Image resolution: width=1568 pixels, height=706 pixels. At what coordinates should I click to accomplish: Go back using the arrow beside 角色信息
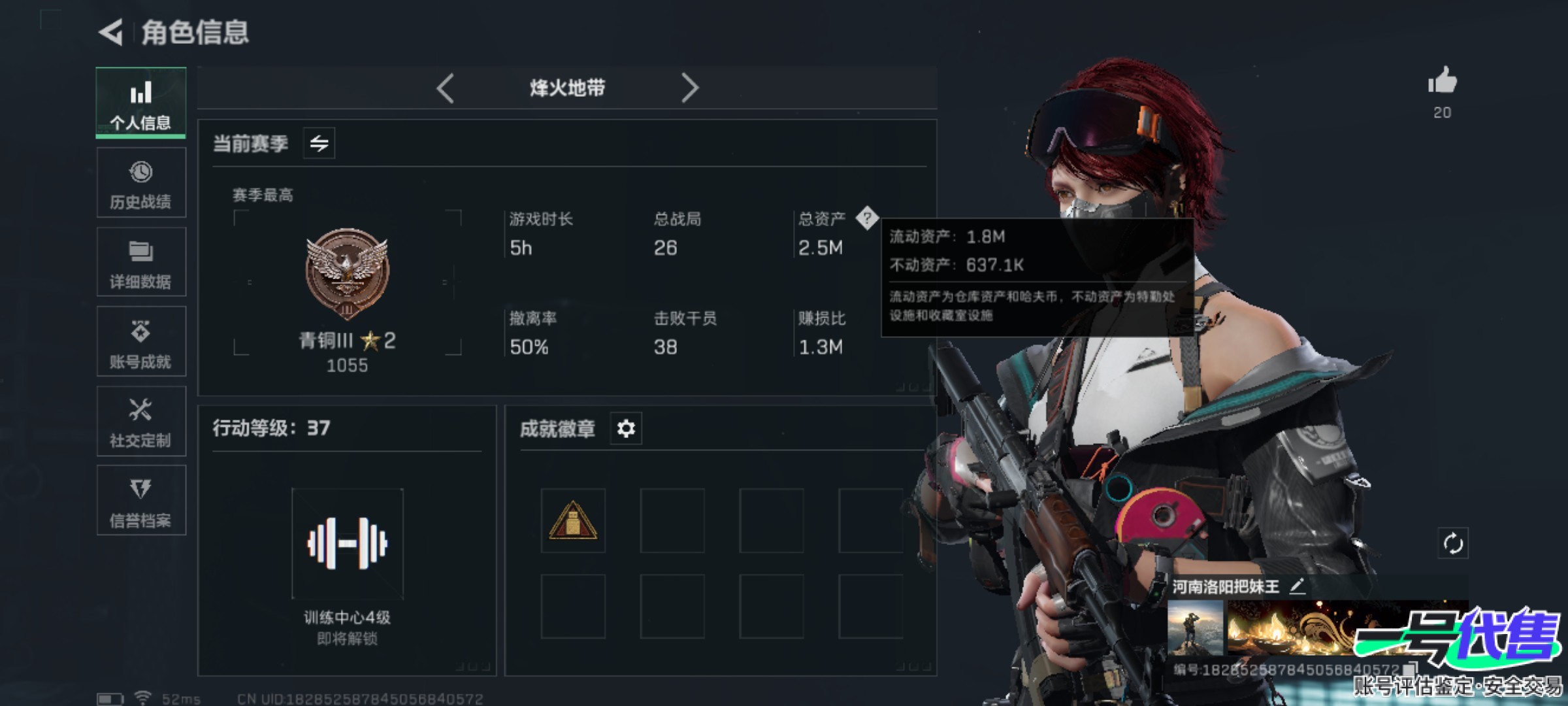pos(111,32)
